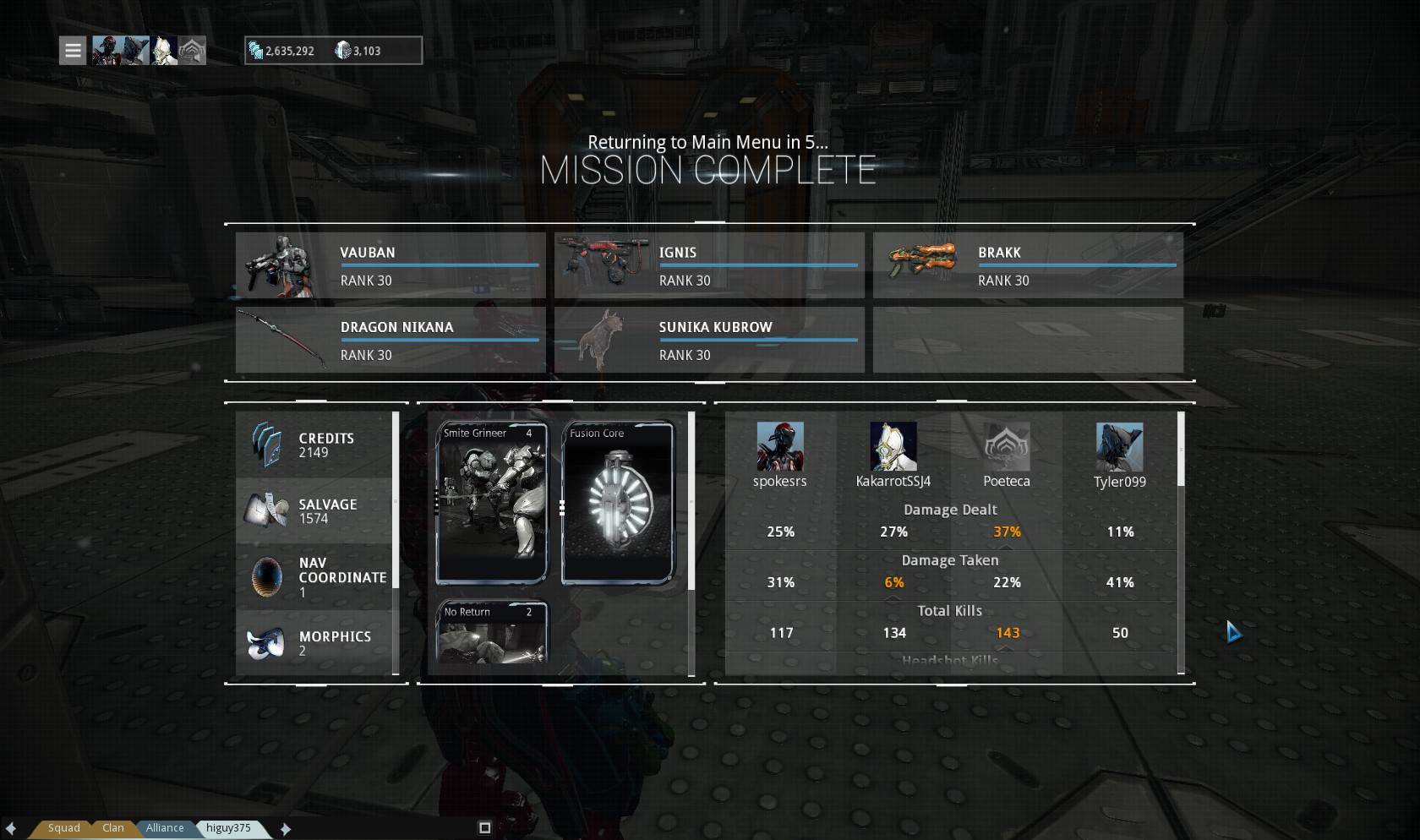Choose the Sunika Kubrow rank panel
The image size is (1420, 840).
pyautogui.click(x=709, y=340)
